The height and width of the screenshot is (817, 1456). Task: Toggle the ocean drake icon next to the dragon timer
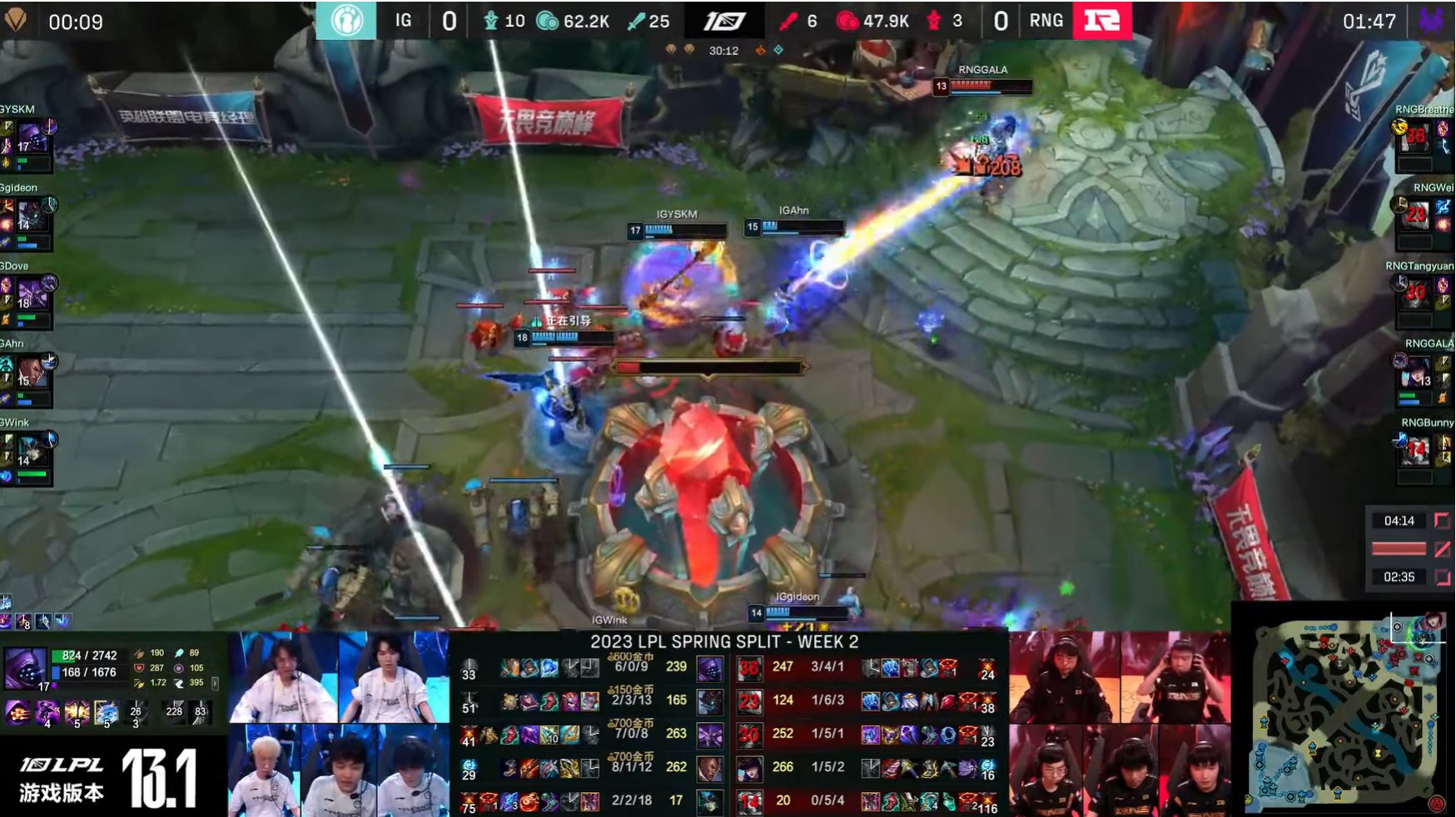point(779,51)
